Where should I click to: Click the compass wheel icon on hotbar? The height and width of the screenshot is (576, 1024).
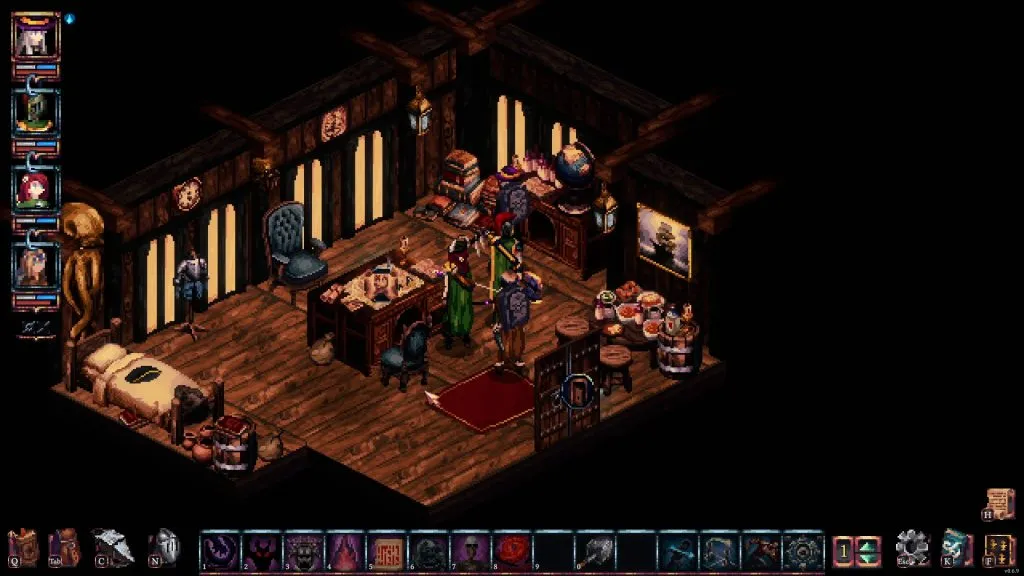click(x=803, y=551)
